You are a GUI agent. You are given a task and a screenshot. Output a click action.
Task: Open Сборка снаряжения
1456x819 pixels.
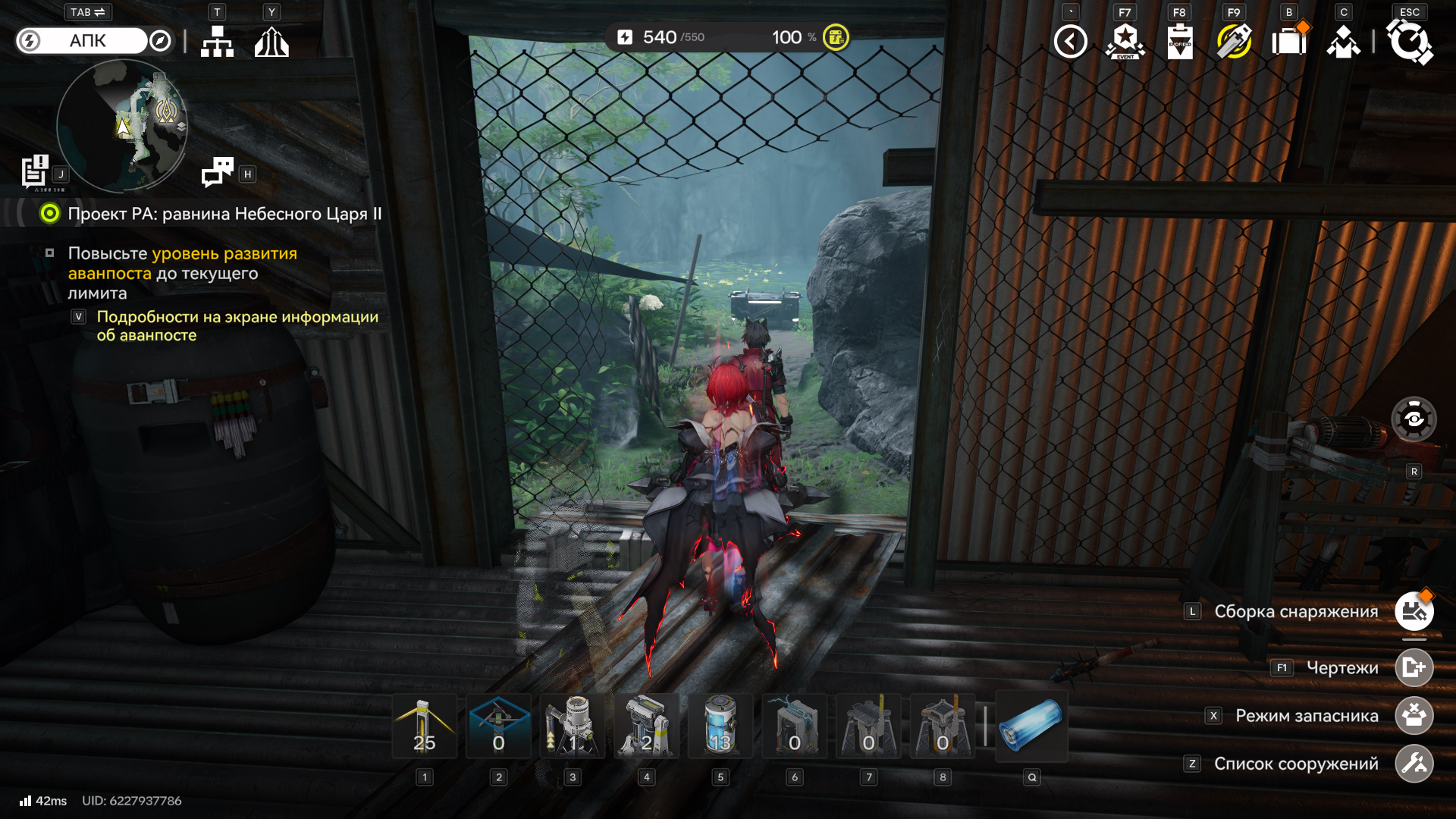[x=1414, y=612]
